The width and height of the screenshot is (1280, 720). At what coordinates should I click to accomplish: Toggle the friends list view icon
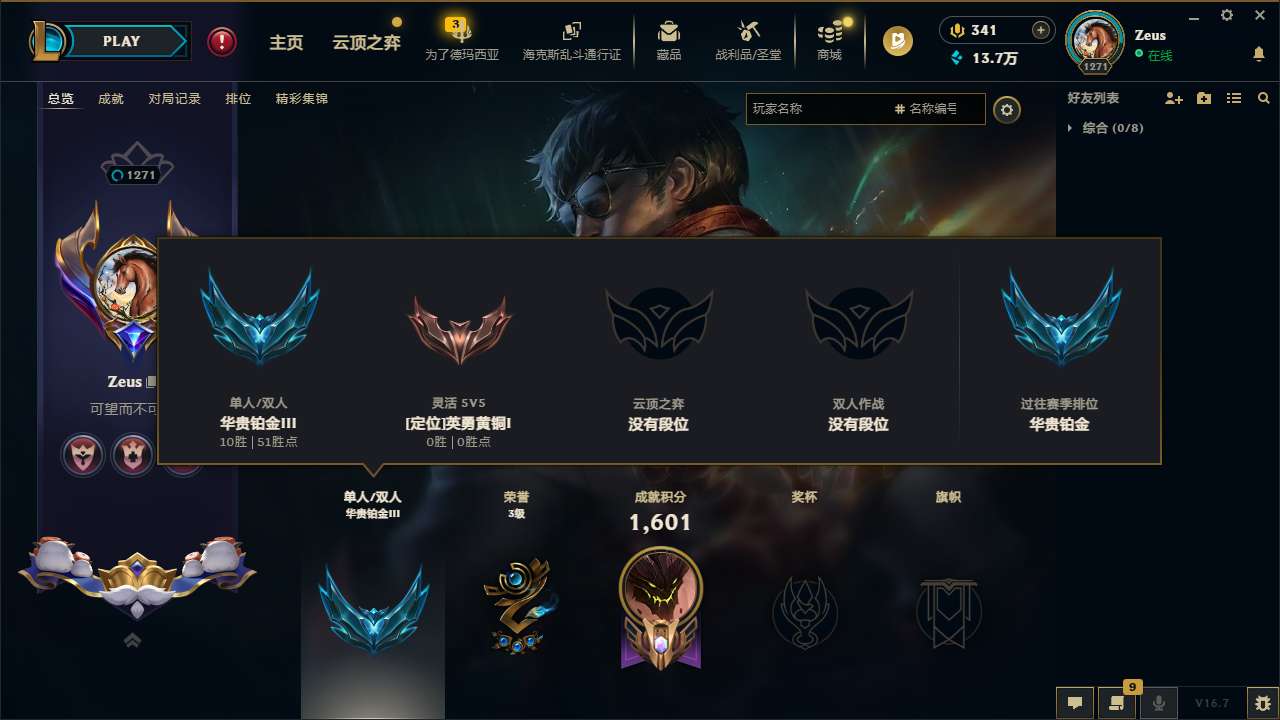pos(1233,97)
